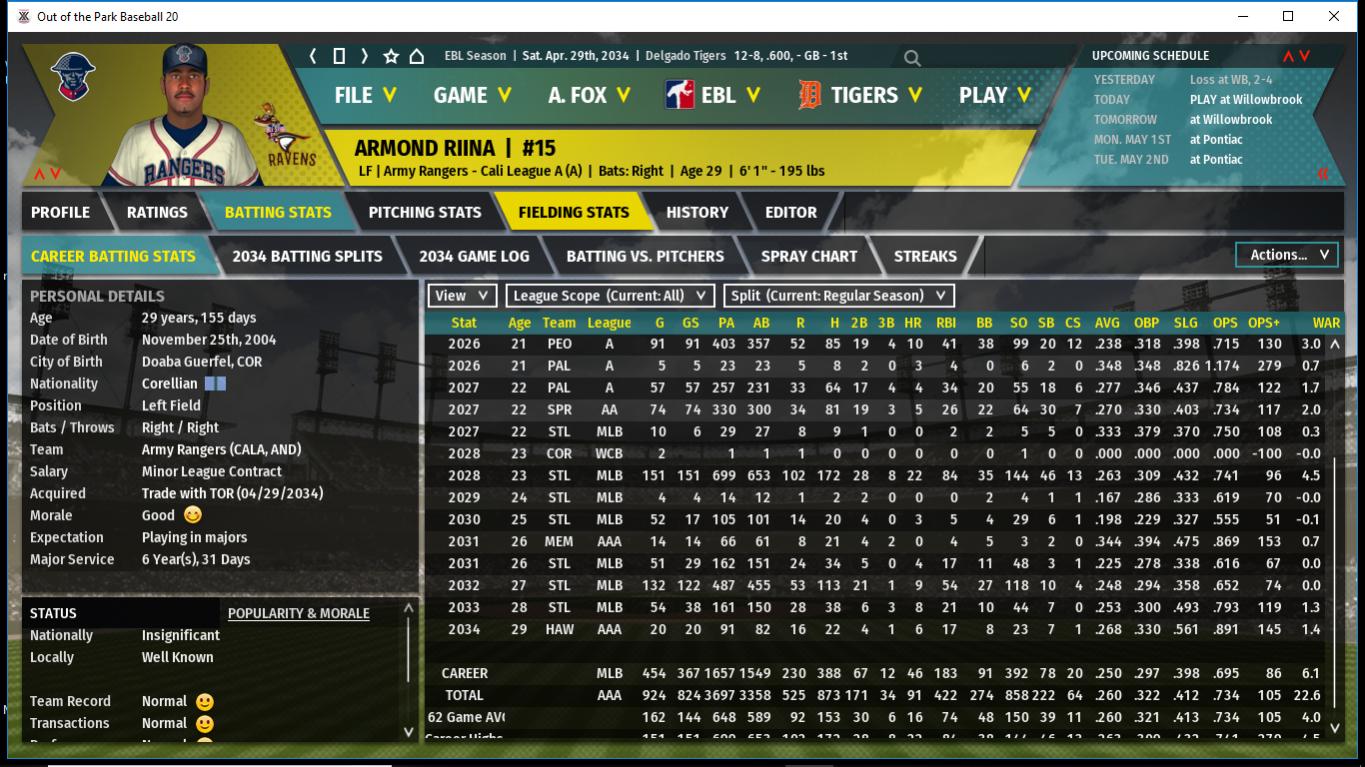The width and height of the screenshot is (1365, 767).
Task: Open the PITCHING STATS tab
Action: 425,212
